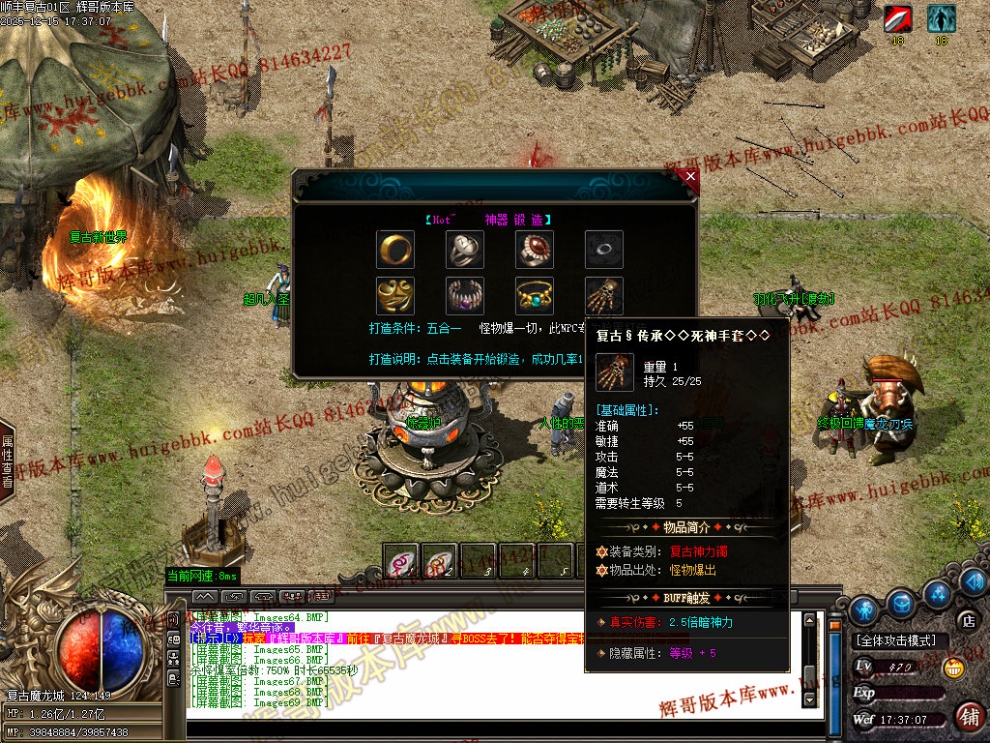990x743 pixels.
Task: Close the artifact forging window
Action: (x=689, y=177)
